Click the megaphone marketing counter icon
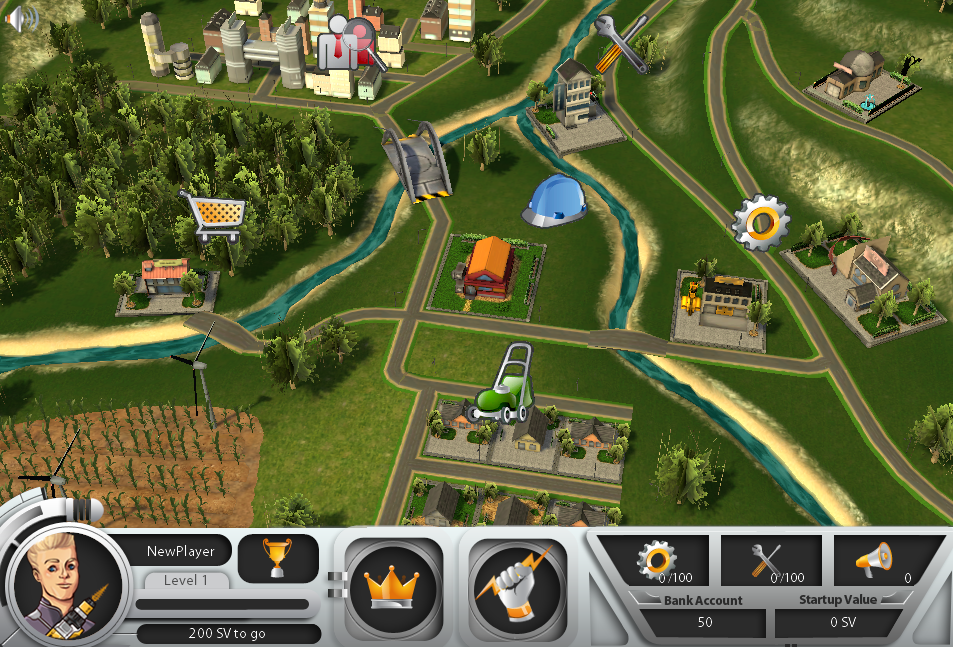 click(x=873, y=561)
